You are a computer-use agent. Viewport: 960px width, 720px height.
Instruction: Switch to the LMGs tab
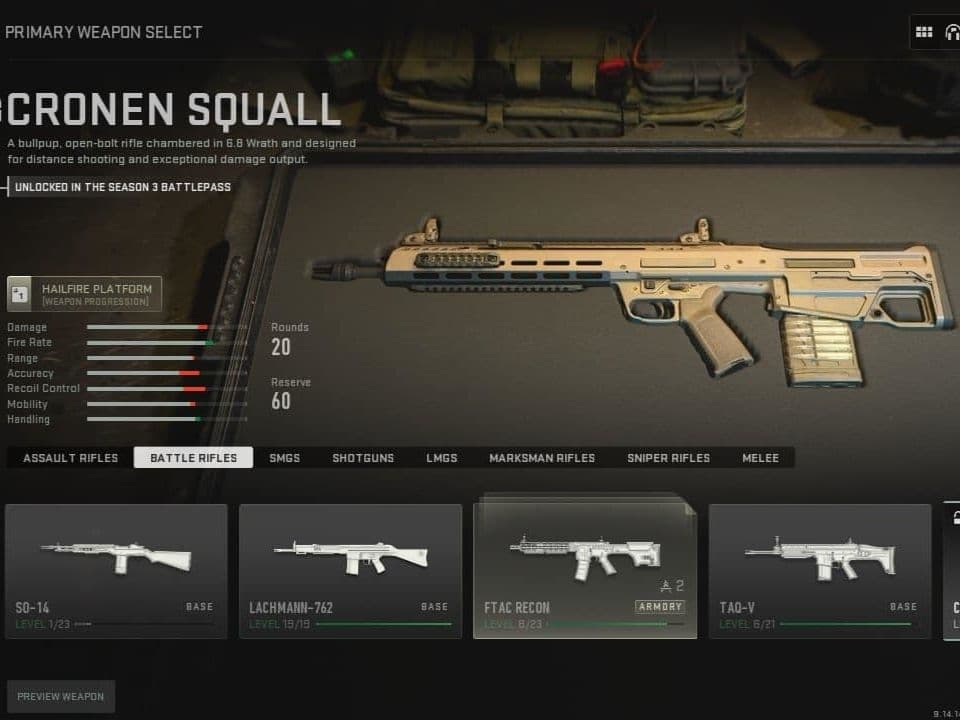pyautogui.click(x=441, y=458)
